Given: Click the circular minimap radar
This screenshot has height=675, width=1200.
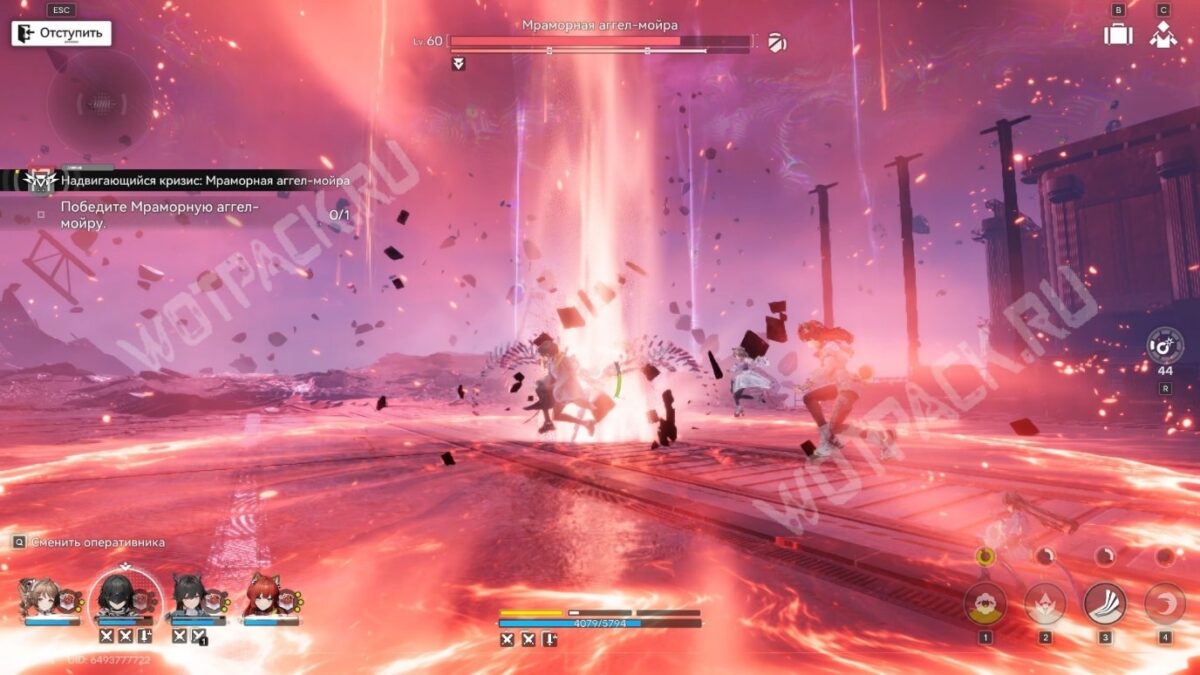Looking at the screenshot, I should click(100, 102).
